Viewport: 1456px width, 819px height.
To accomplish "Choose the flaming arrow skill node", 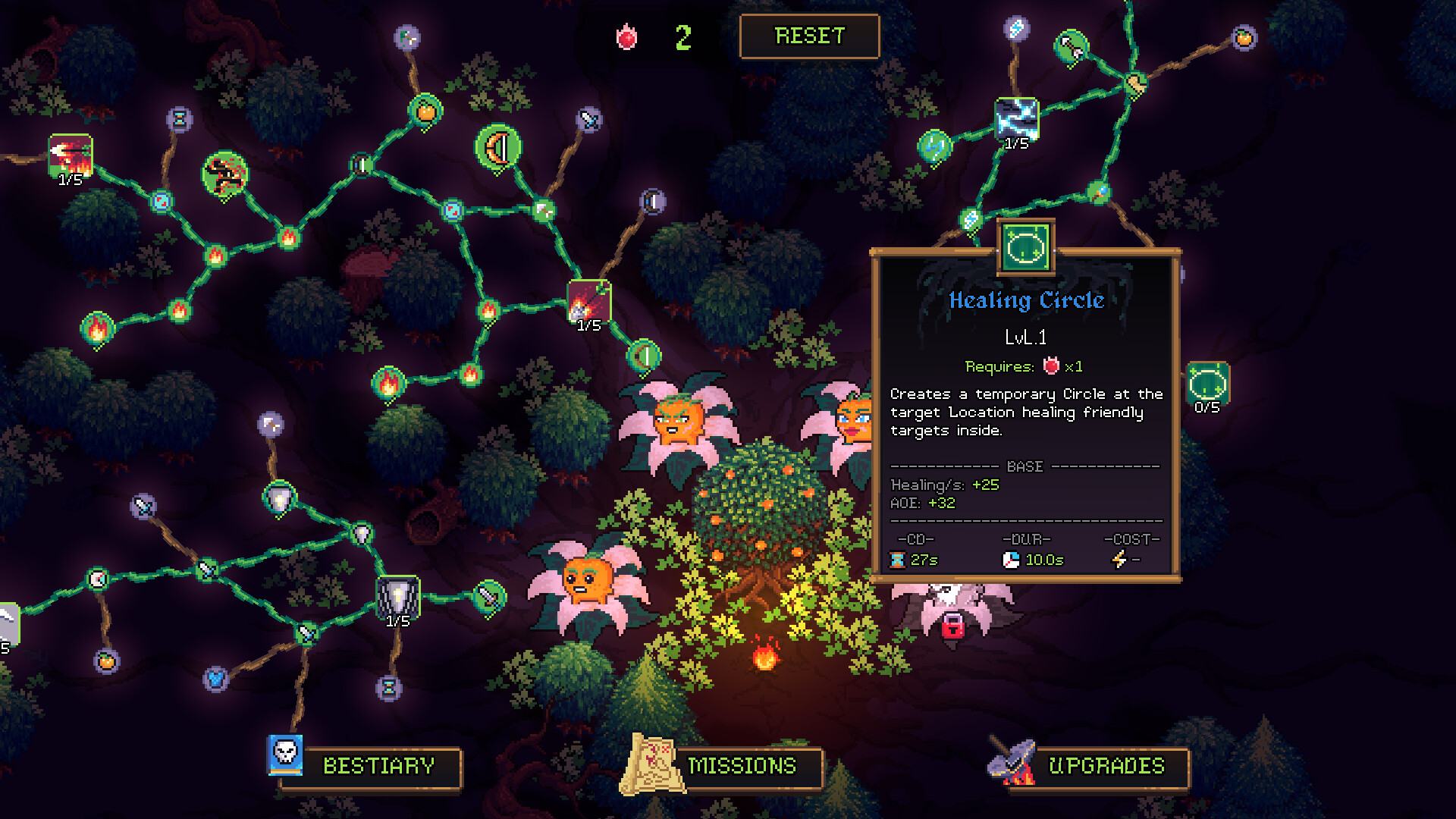I will 71,155.
